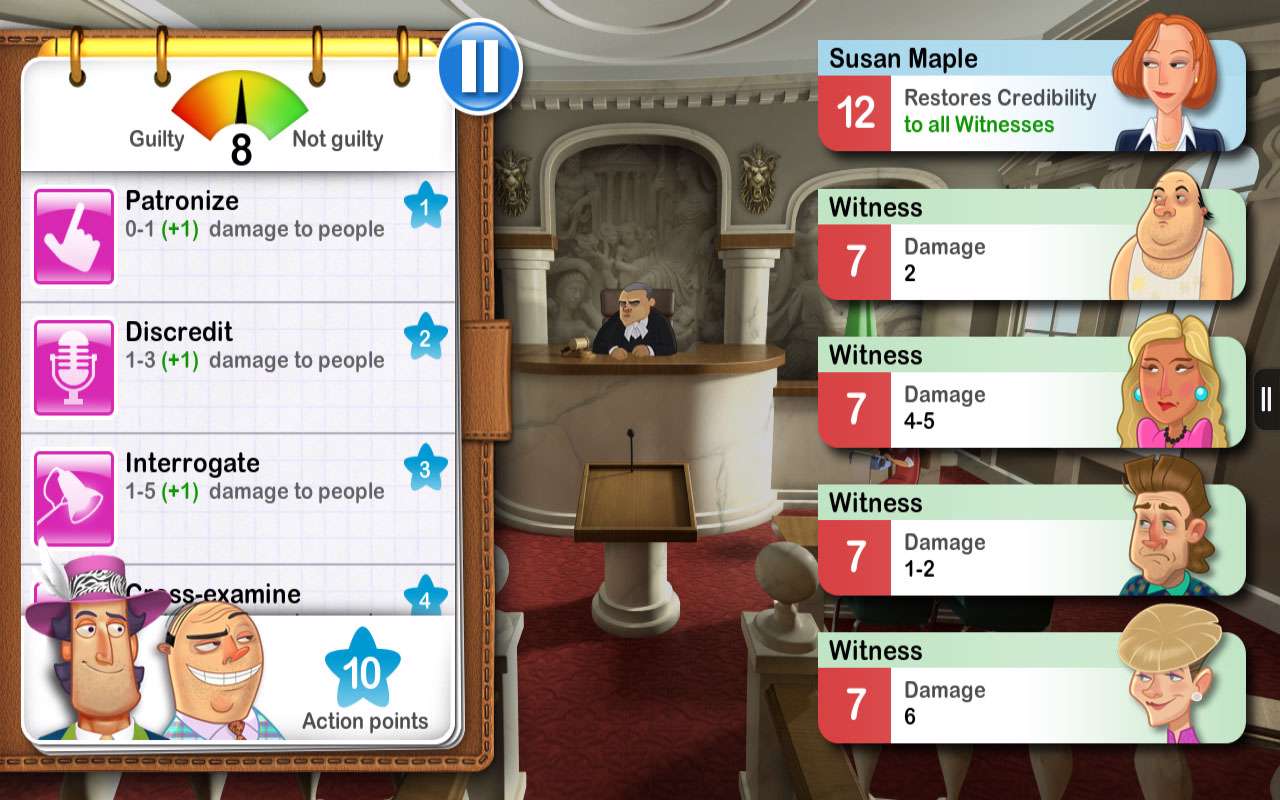The width and height of the screenshot is (1280, 800).
Task: Select the witness dealing 6 damage
Action: (1030, 689)
